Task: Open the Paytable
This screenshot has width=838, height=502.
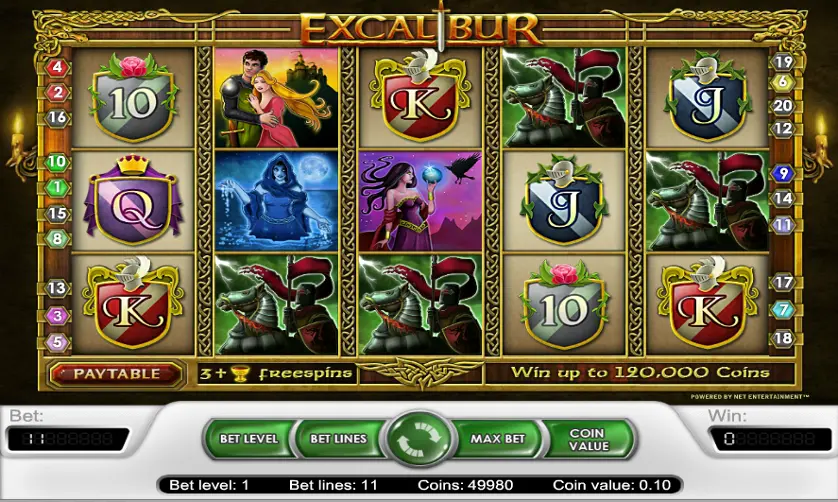Action: pyautogui.click(x=116, y=374)
